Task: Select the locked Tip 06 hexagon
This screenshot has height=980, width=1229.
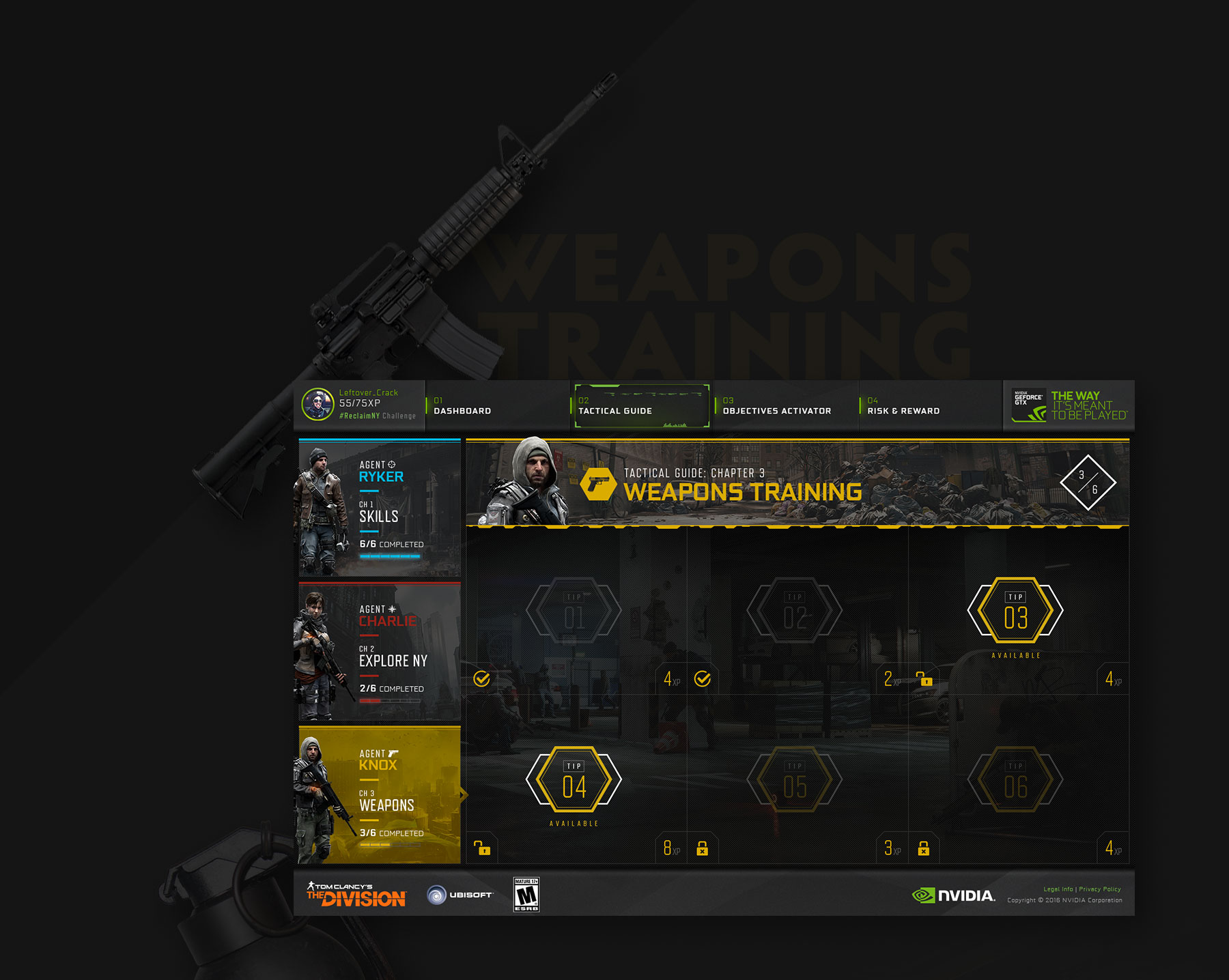Action: [x=1015, y=779]
